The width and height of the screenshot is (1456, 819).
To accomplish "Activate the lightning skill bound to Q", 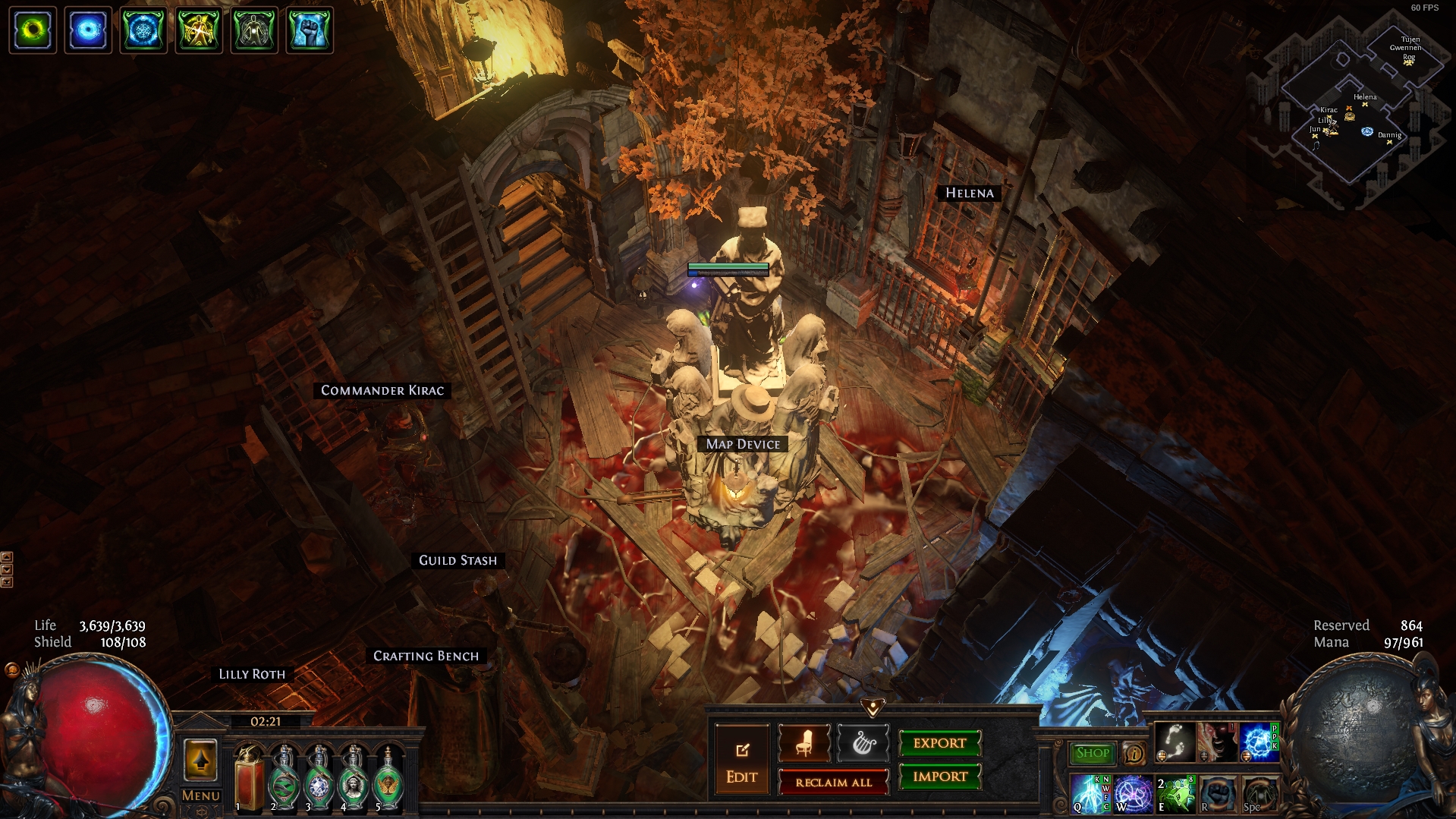I will [1090, 794].
